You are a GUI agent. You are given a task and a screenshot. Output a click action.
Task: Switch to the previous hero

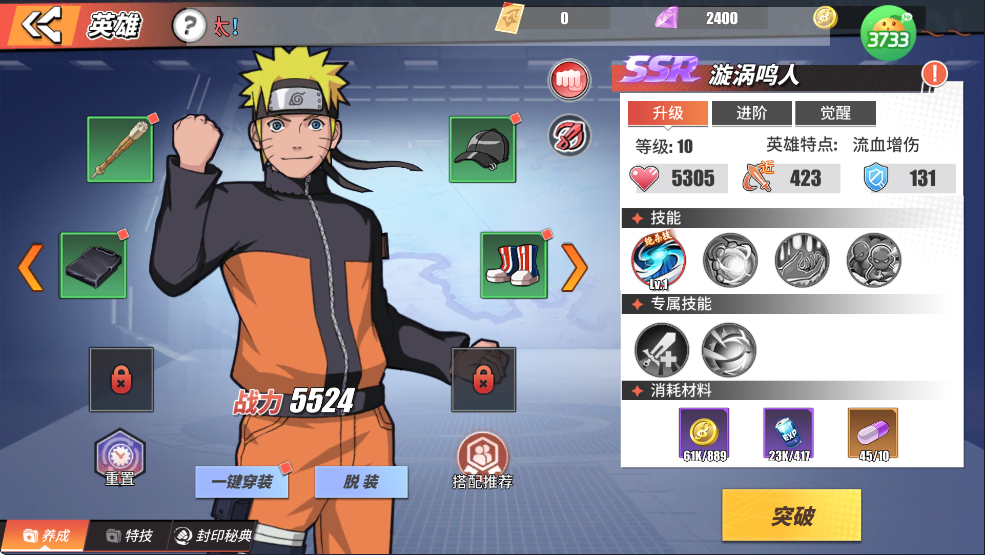[30, 266]
